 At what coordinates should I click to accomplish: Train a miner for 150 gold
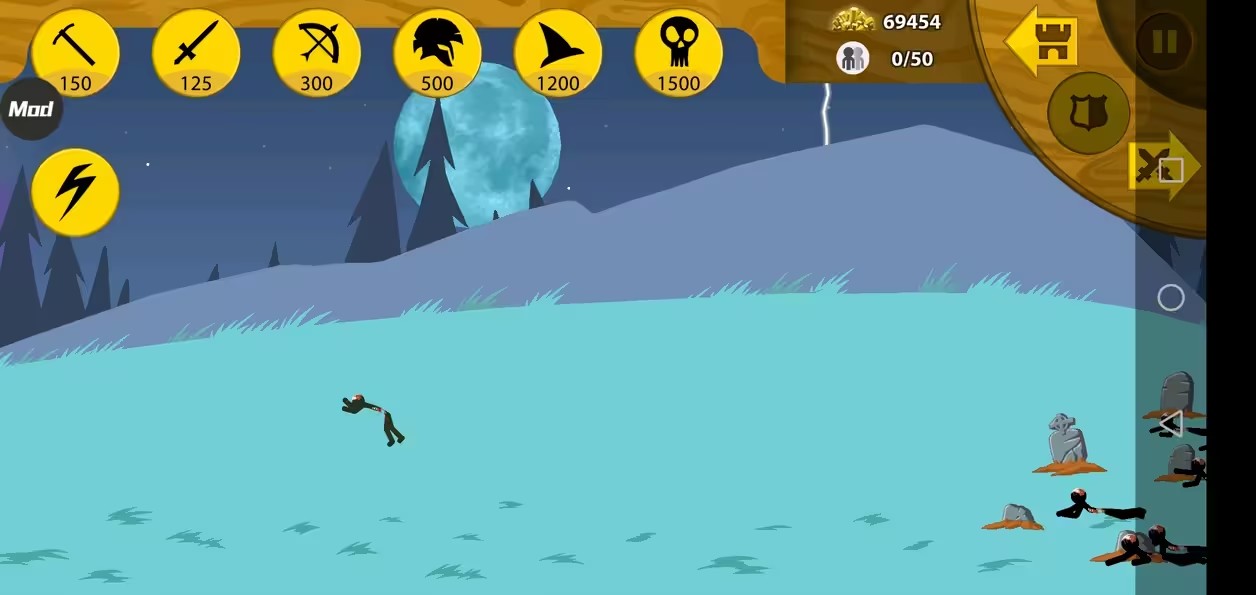(75, 53)
